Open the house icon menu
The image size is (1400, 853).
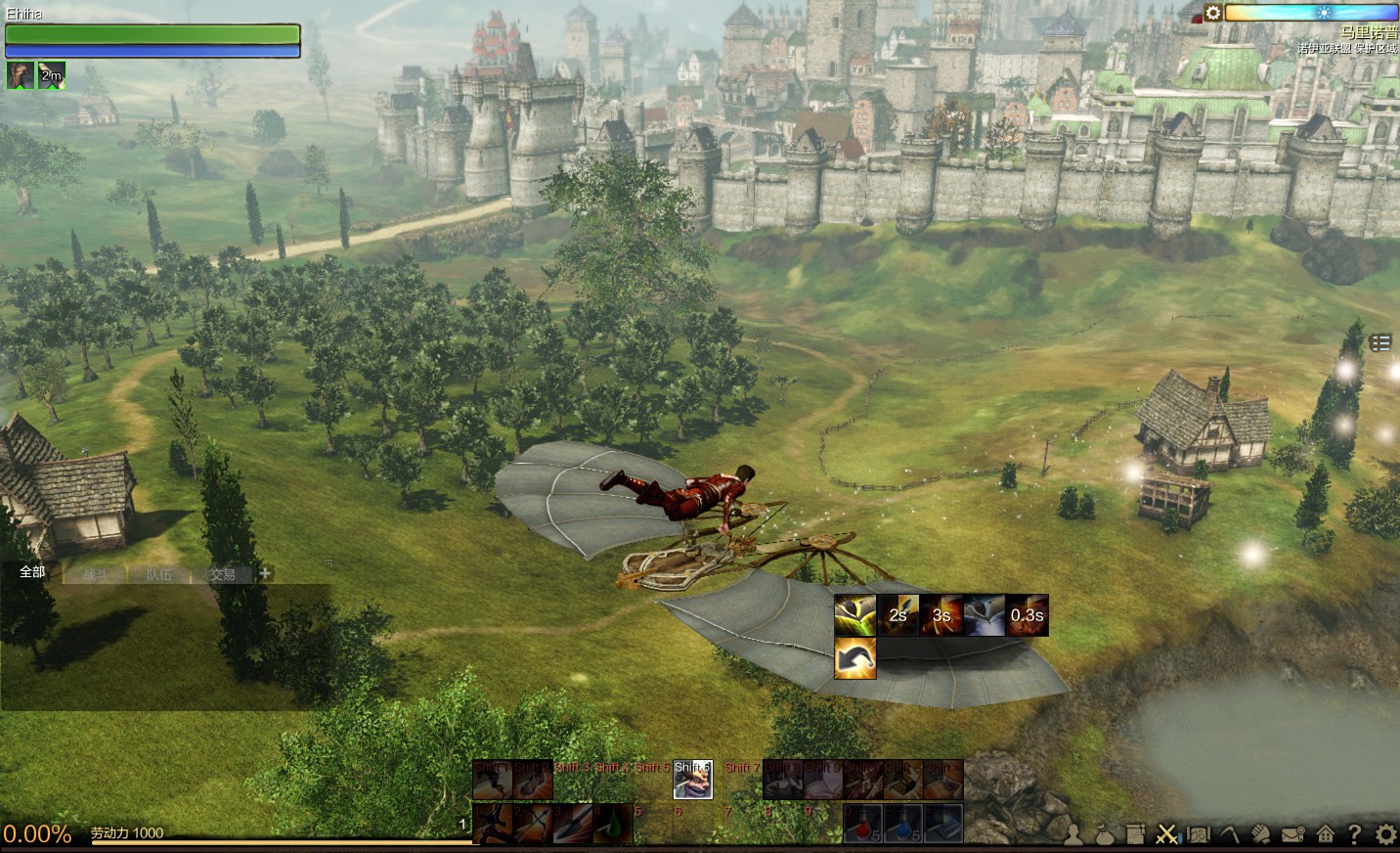pyautogui.click(x=1325, y=834)
